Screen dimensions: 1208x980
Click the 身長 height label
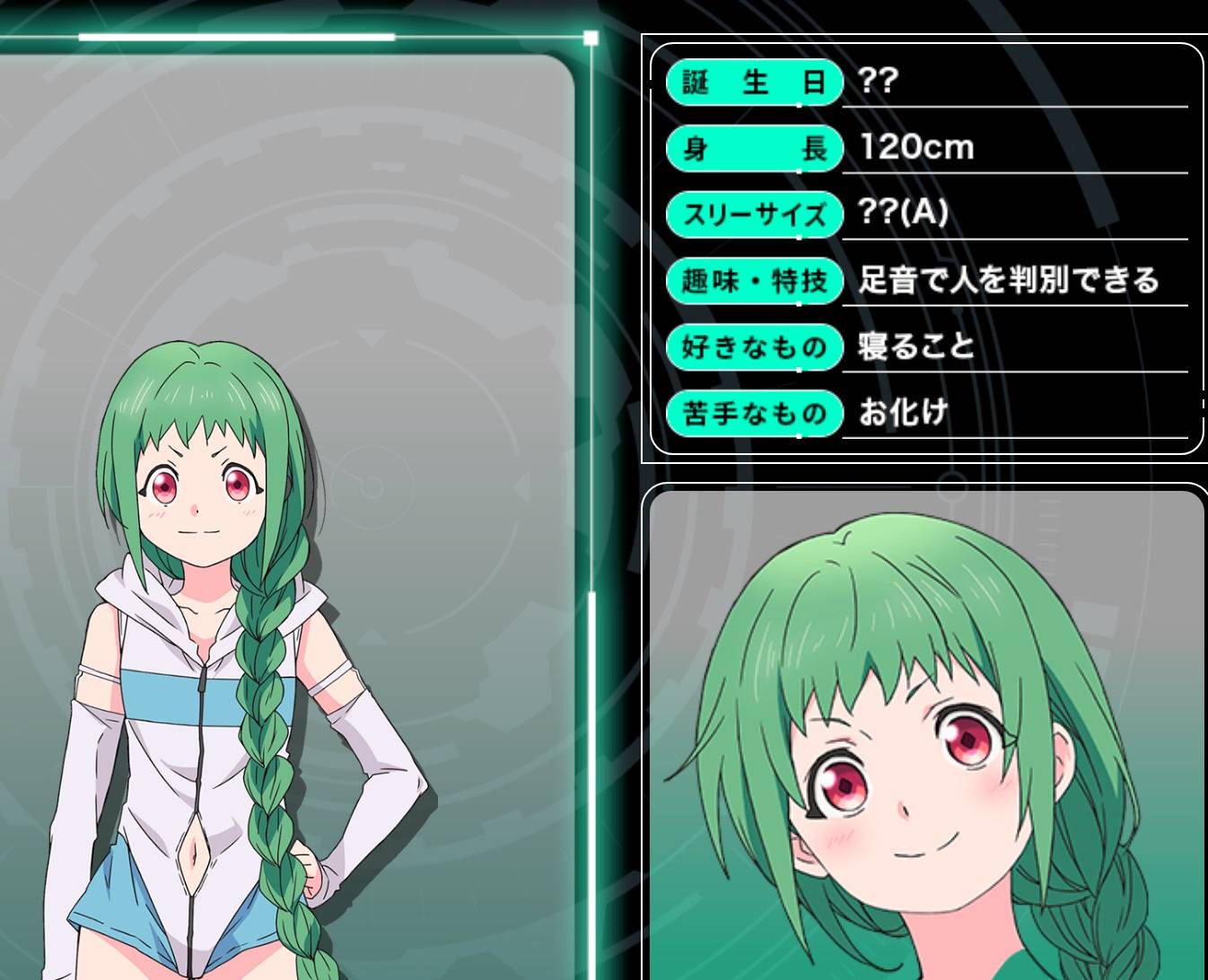click(x=754, y=149)
